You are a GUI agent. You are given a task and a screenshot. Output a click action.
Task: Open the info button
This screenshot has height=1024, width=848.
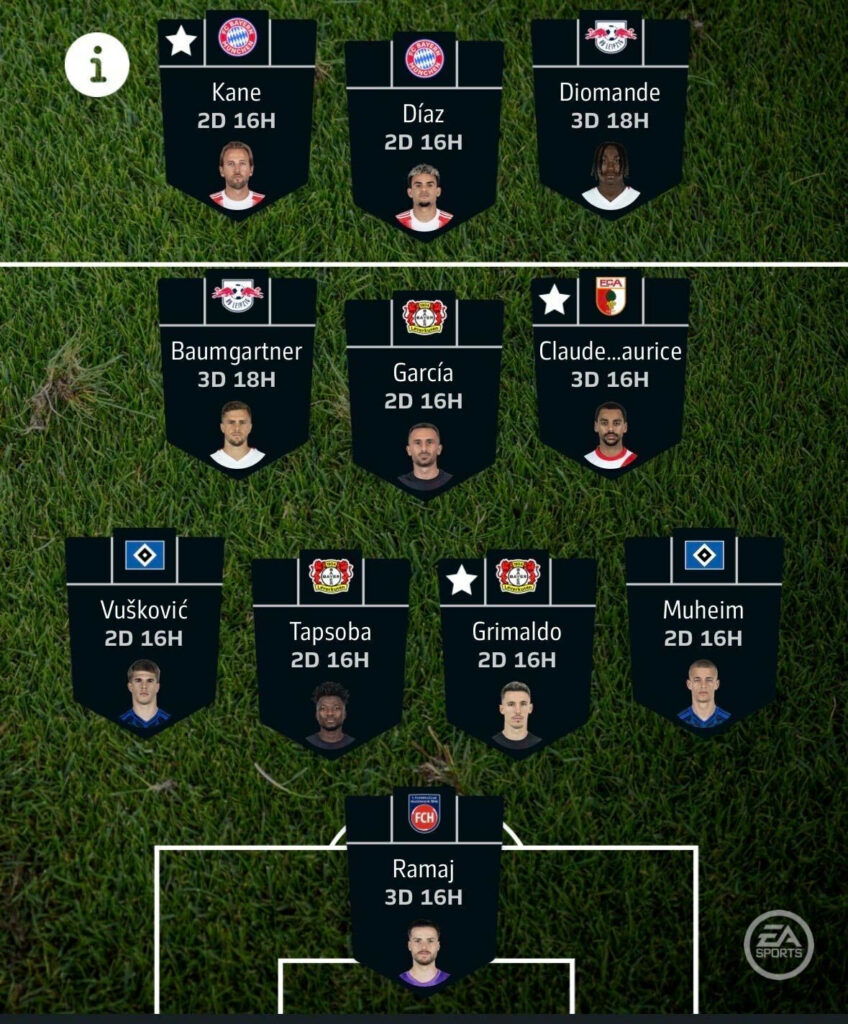[97, 65]
